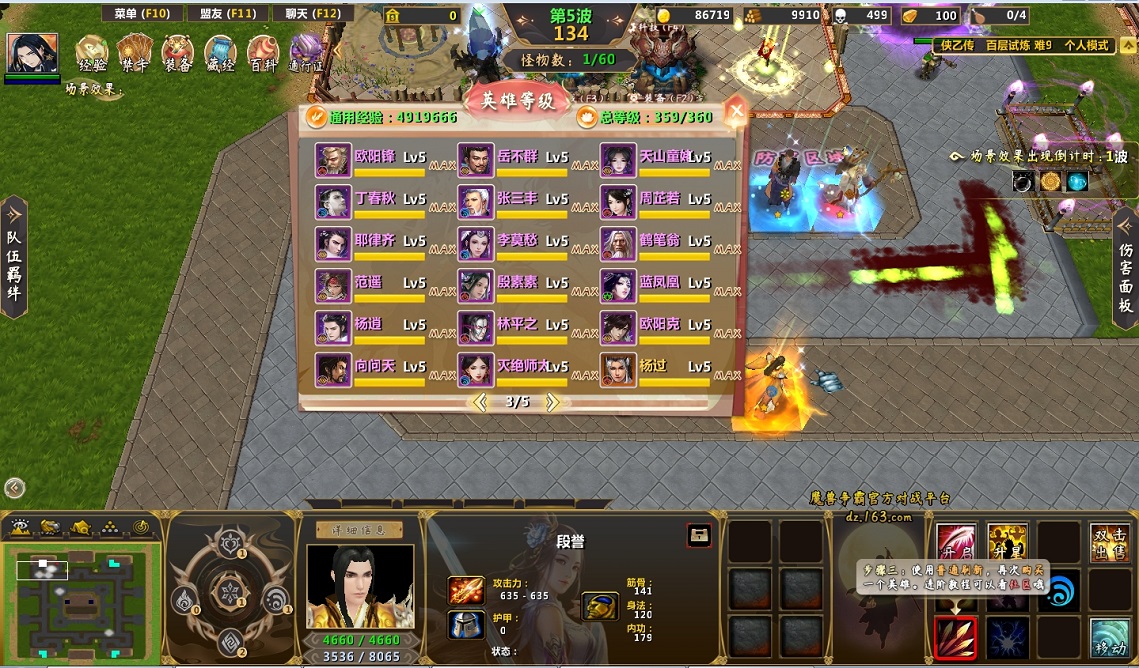
Task: Open the 藏经 scripture icon
Action: point(221,52)
